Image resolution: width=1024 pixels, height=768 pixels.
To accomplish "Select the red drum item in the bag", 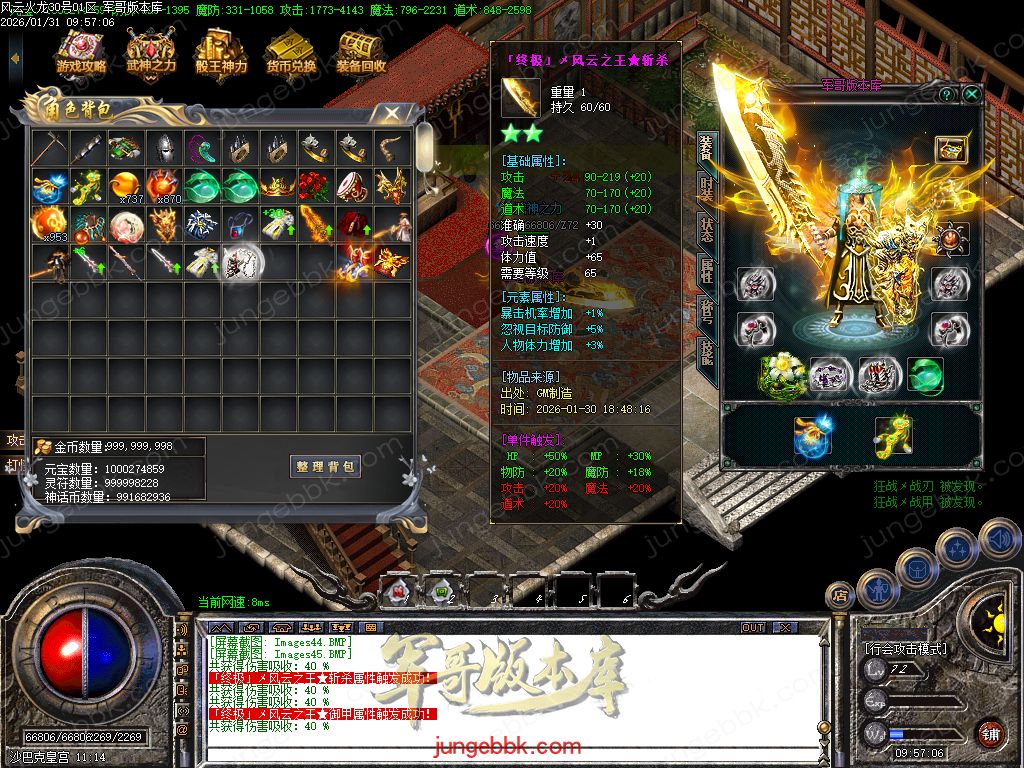I will pyautogui.click(x=354, y=187).
